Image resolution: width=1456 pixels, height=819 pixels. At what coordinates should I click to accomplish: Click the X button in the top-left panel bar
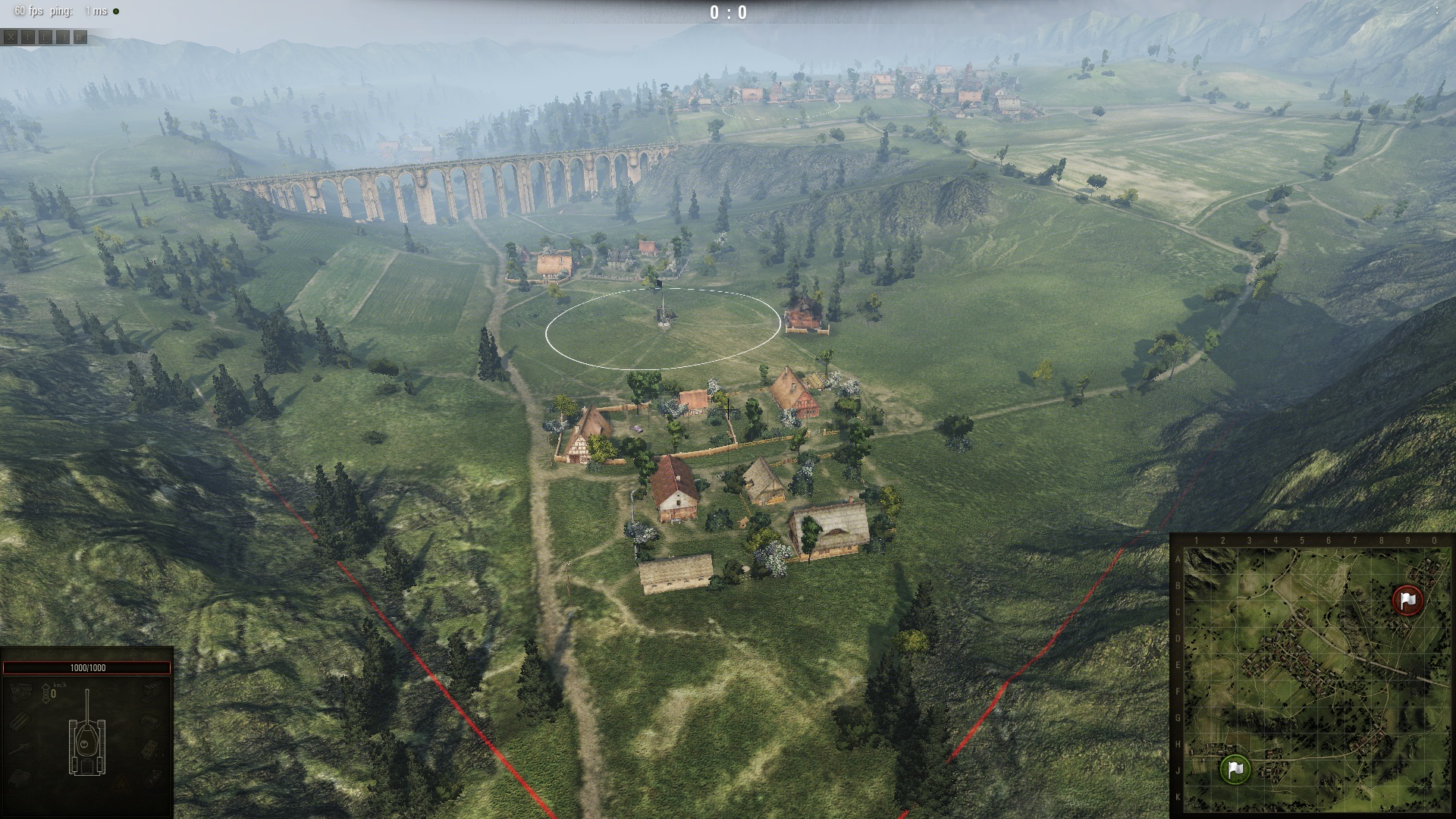pos(10,36)
